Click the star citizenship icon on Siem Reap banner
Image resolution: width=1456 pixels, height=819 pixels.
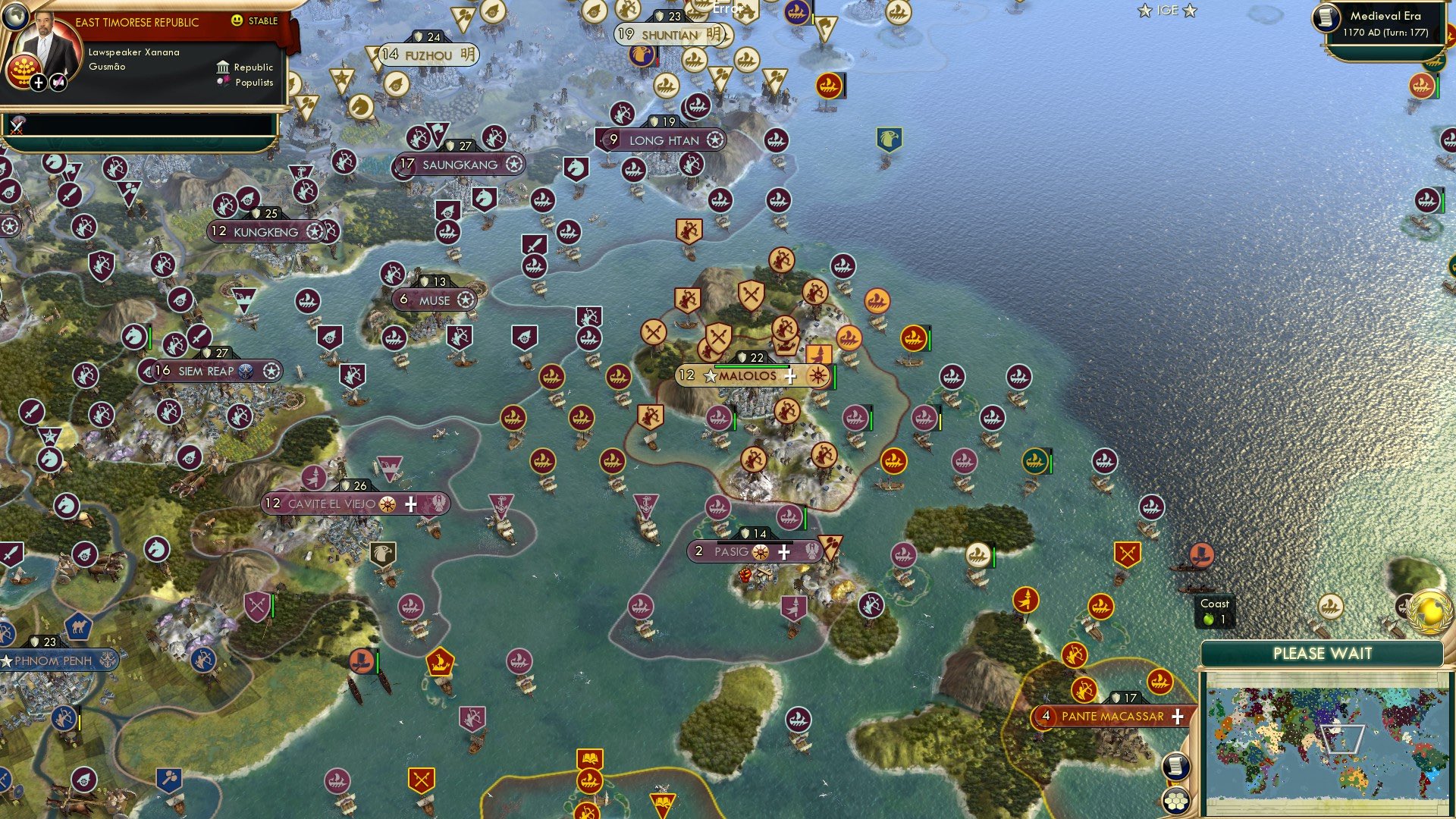coord(273,372)
